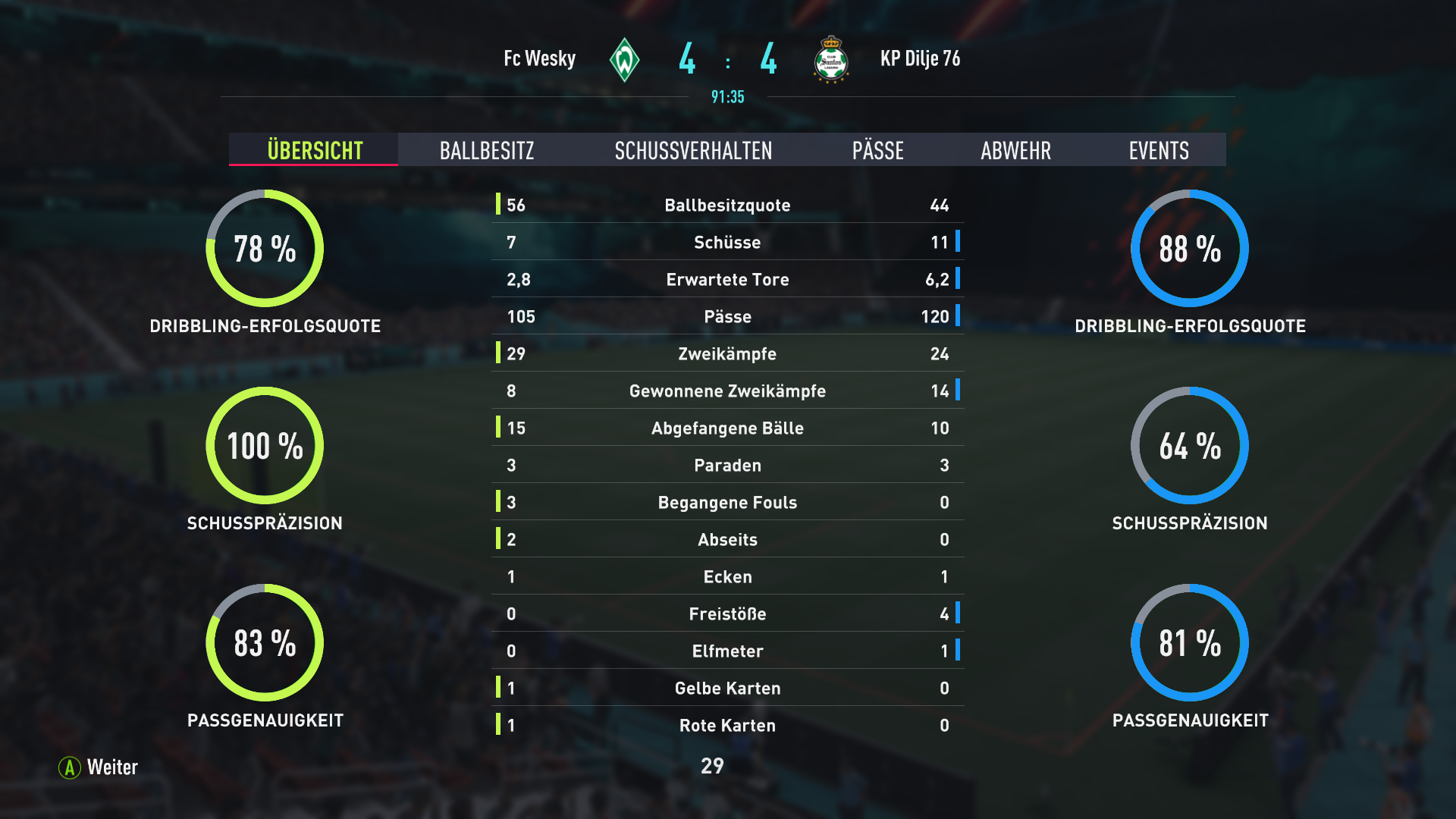The height and width of the screenshot is (819, 1456).
Task: Open the Events tab
Action: click(x=1158, y=150)
